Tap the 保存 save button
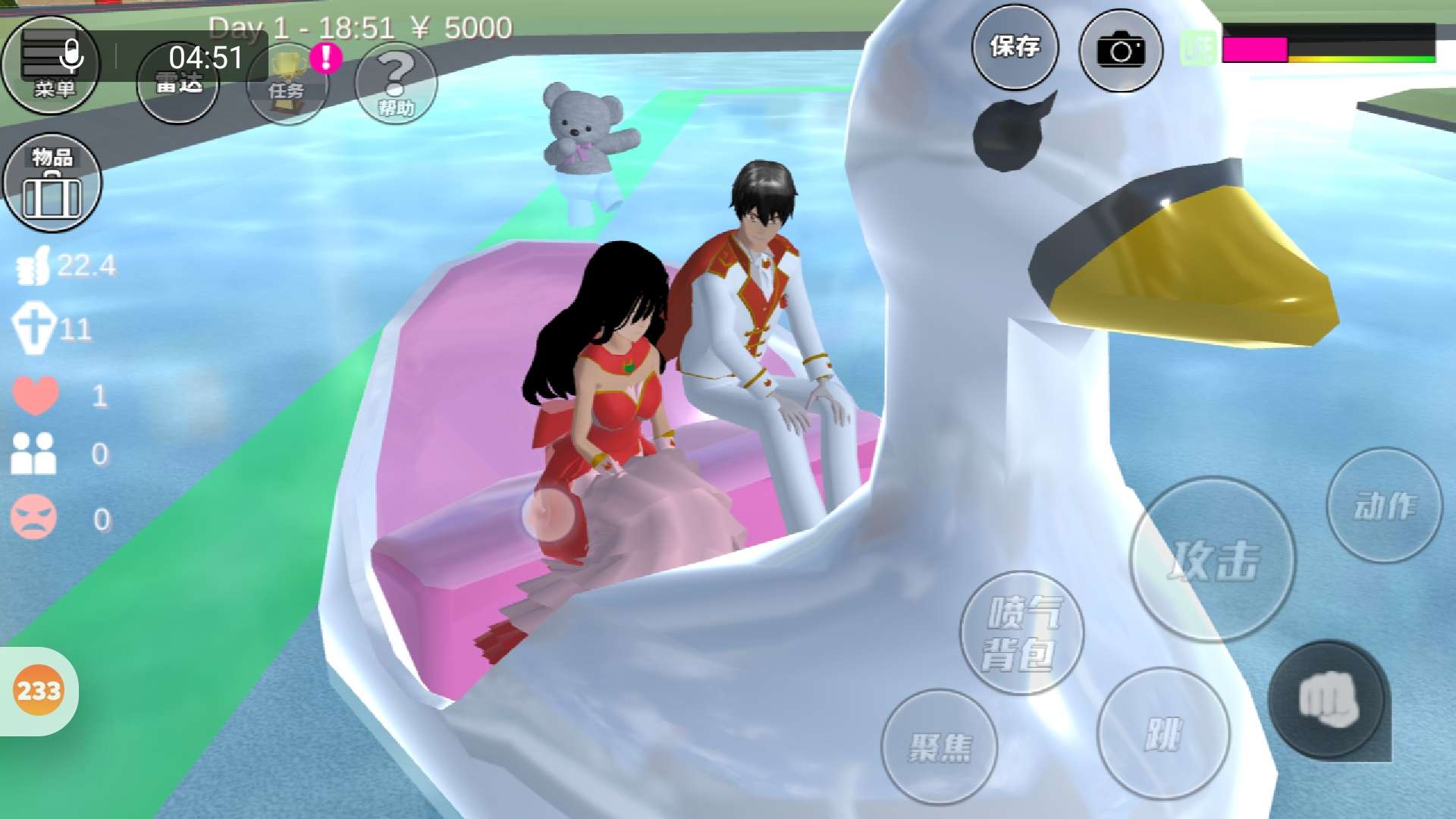The height and width of the screenshot is (819, 1456). point(1015,48)
